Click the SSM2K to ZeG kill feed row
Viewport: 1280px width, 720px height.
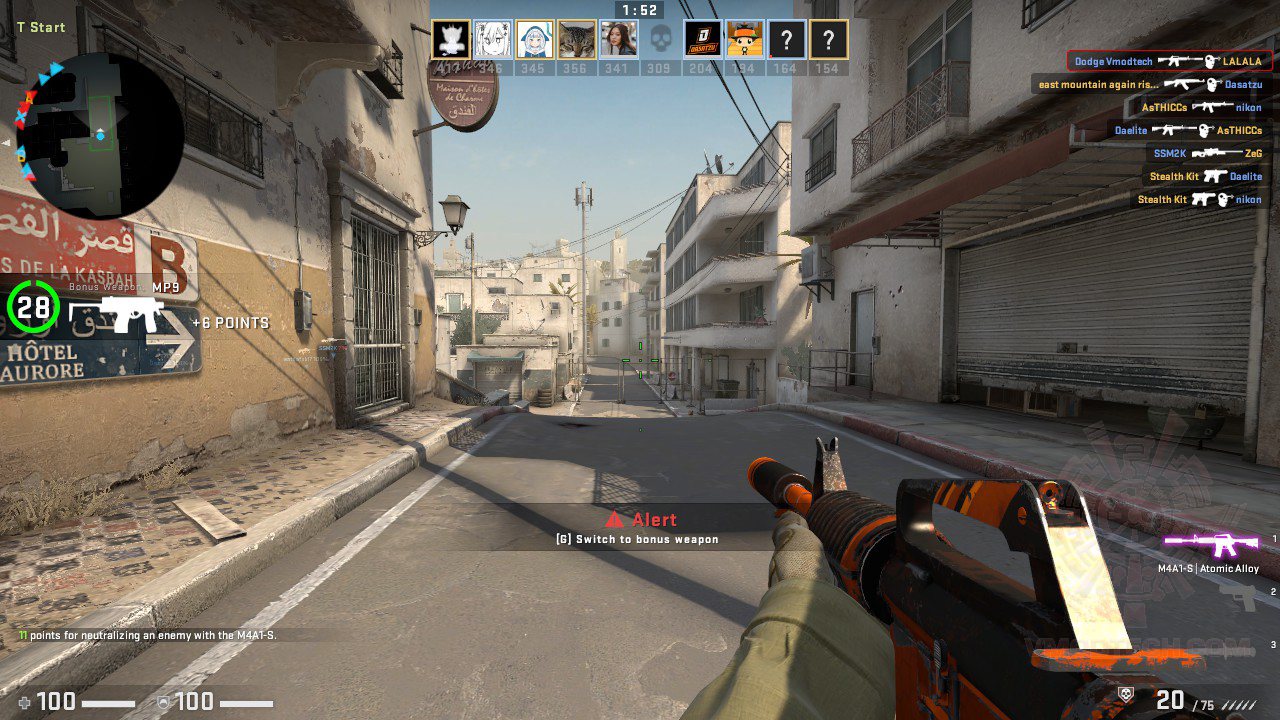1207,153
